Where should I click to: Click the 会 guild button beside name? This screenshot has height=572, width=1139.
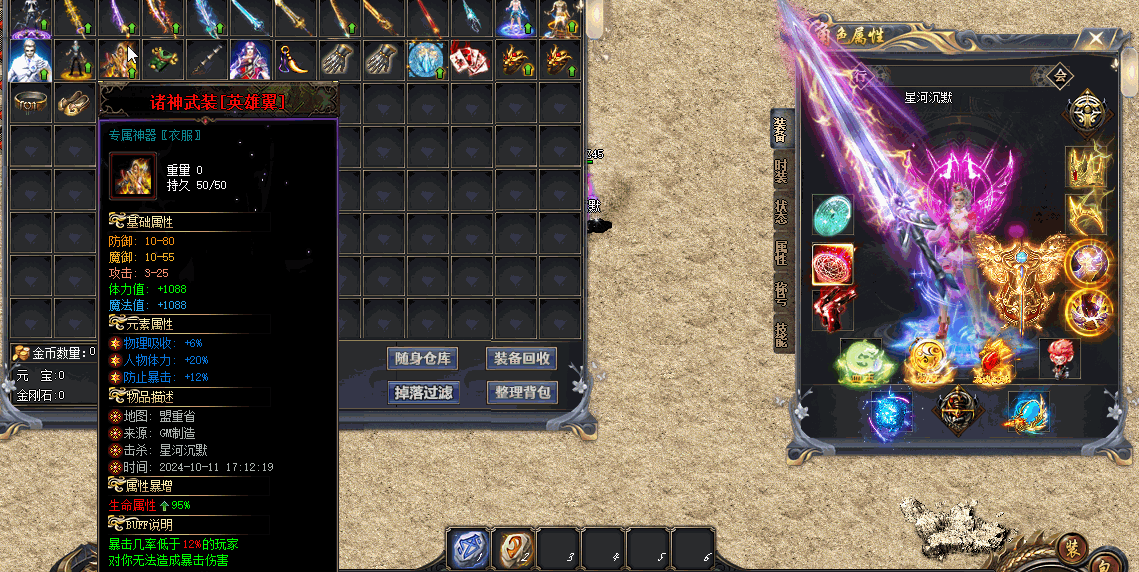pyautogui.click(x=1059, y=75)
